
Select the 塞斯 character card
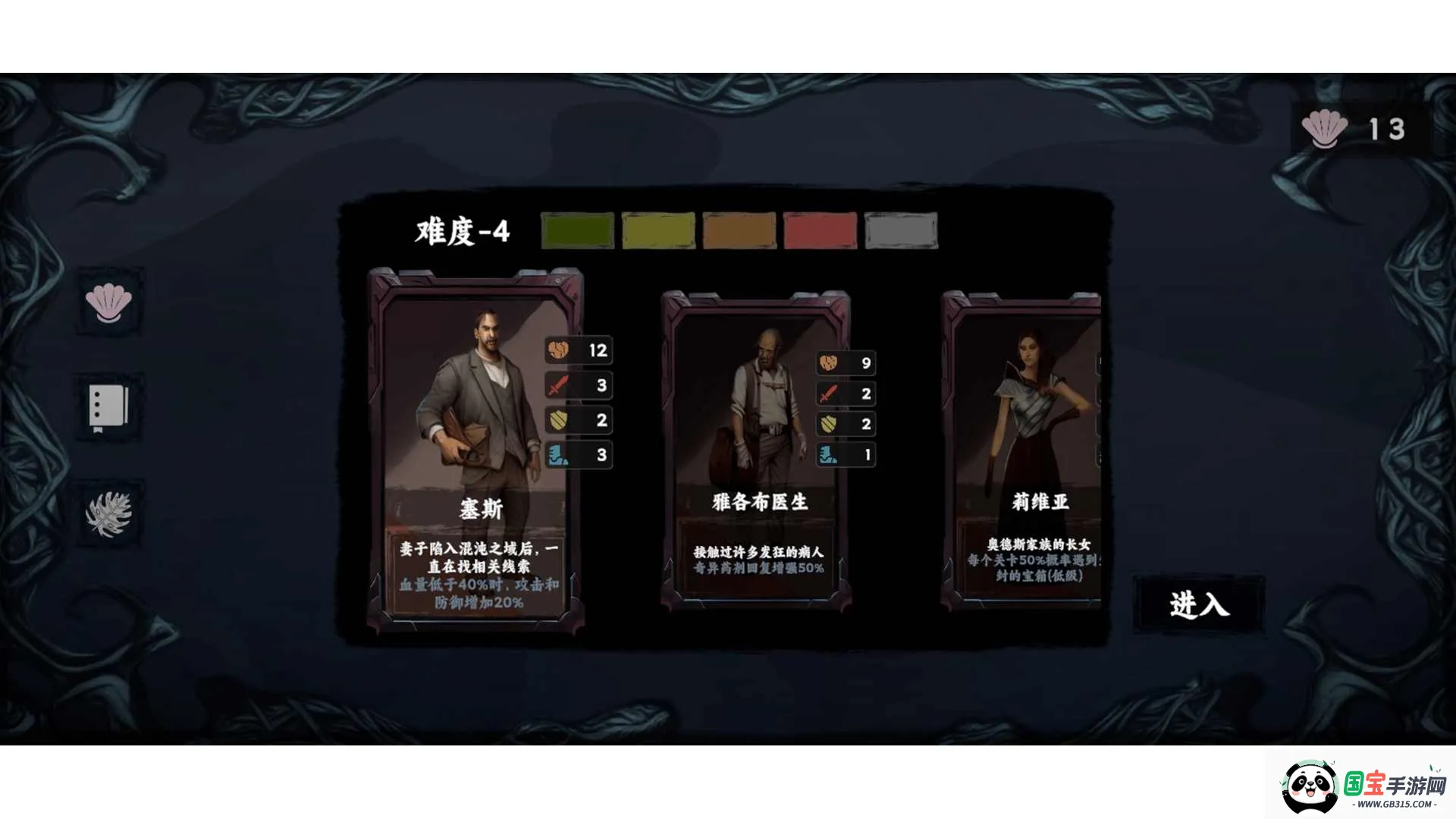(478, 447)
